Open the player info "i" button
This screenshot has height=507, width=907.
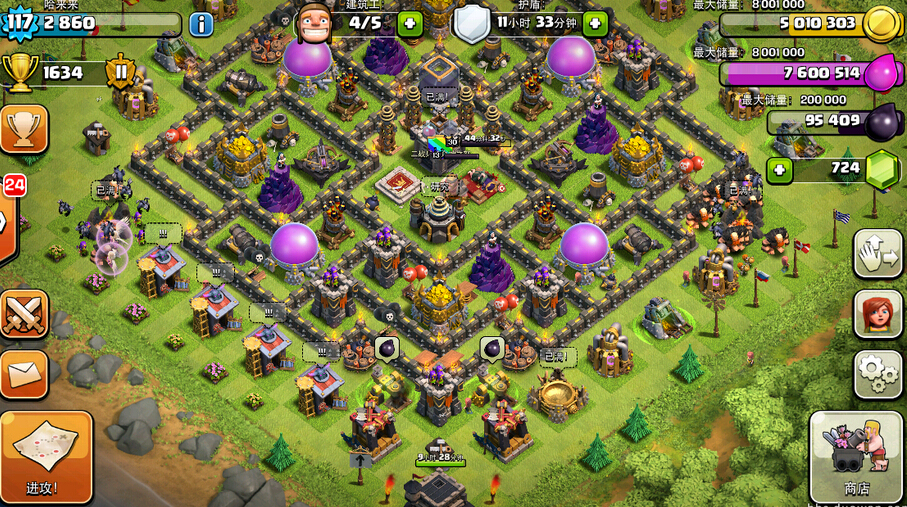[201, 24]
